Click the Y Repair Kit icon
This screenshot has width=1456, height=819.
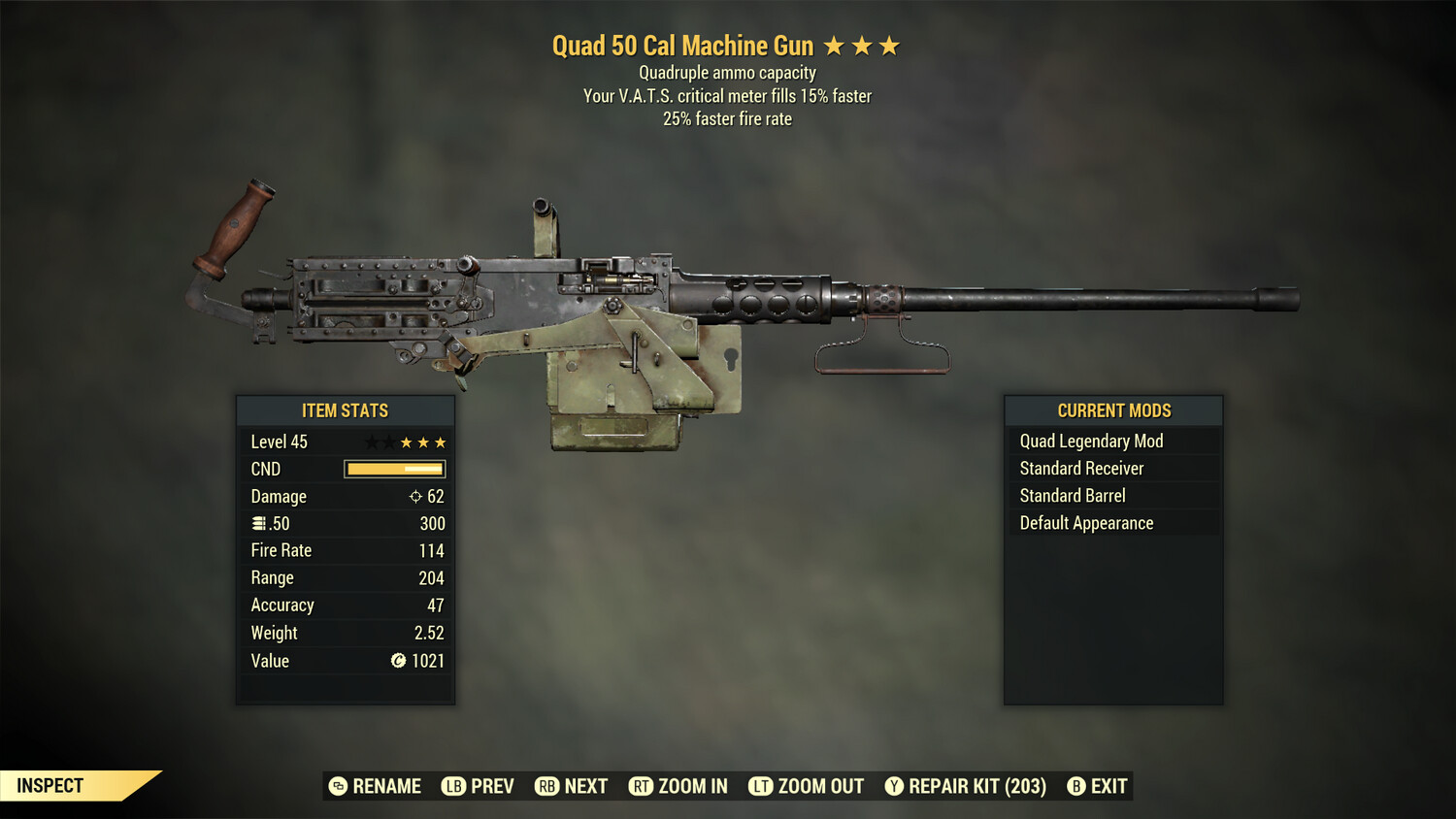point(894,786)
